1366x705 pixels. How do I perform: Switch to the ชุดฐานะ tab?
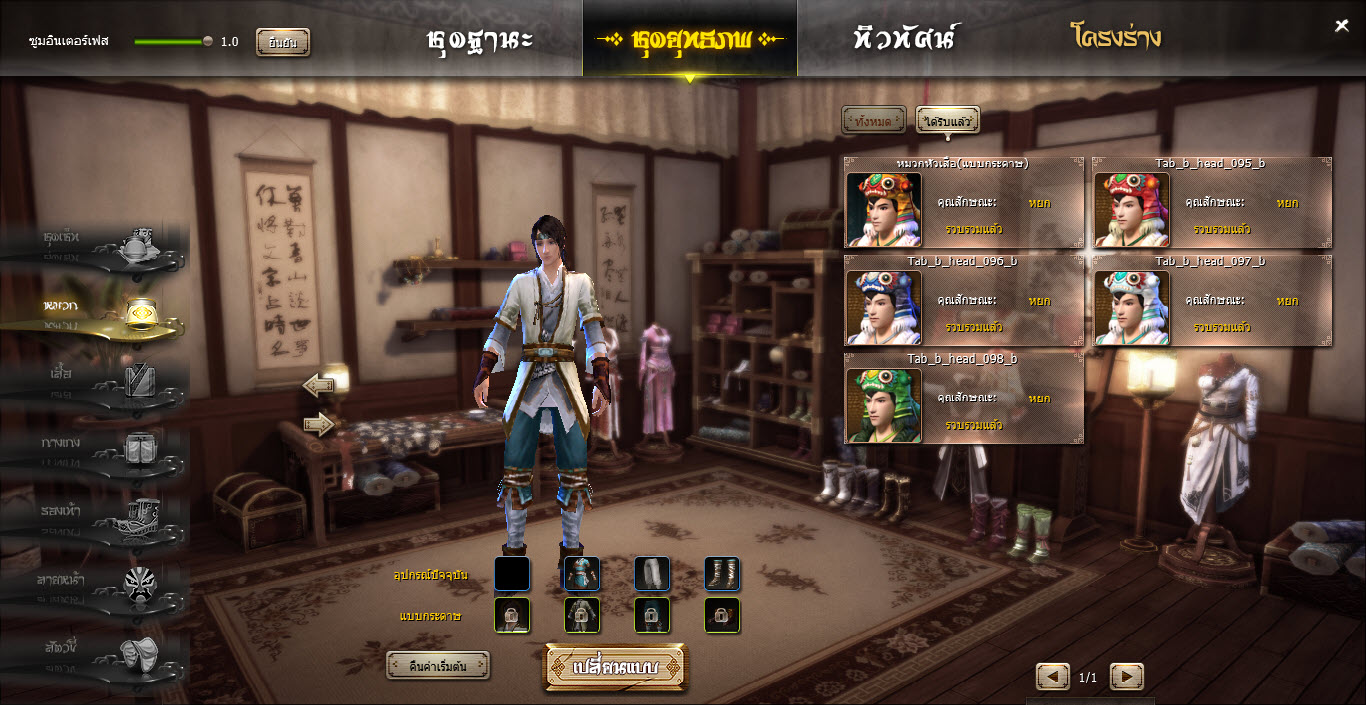click(479, 40)
